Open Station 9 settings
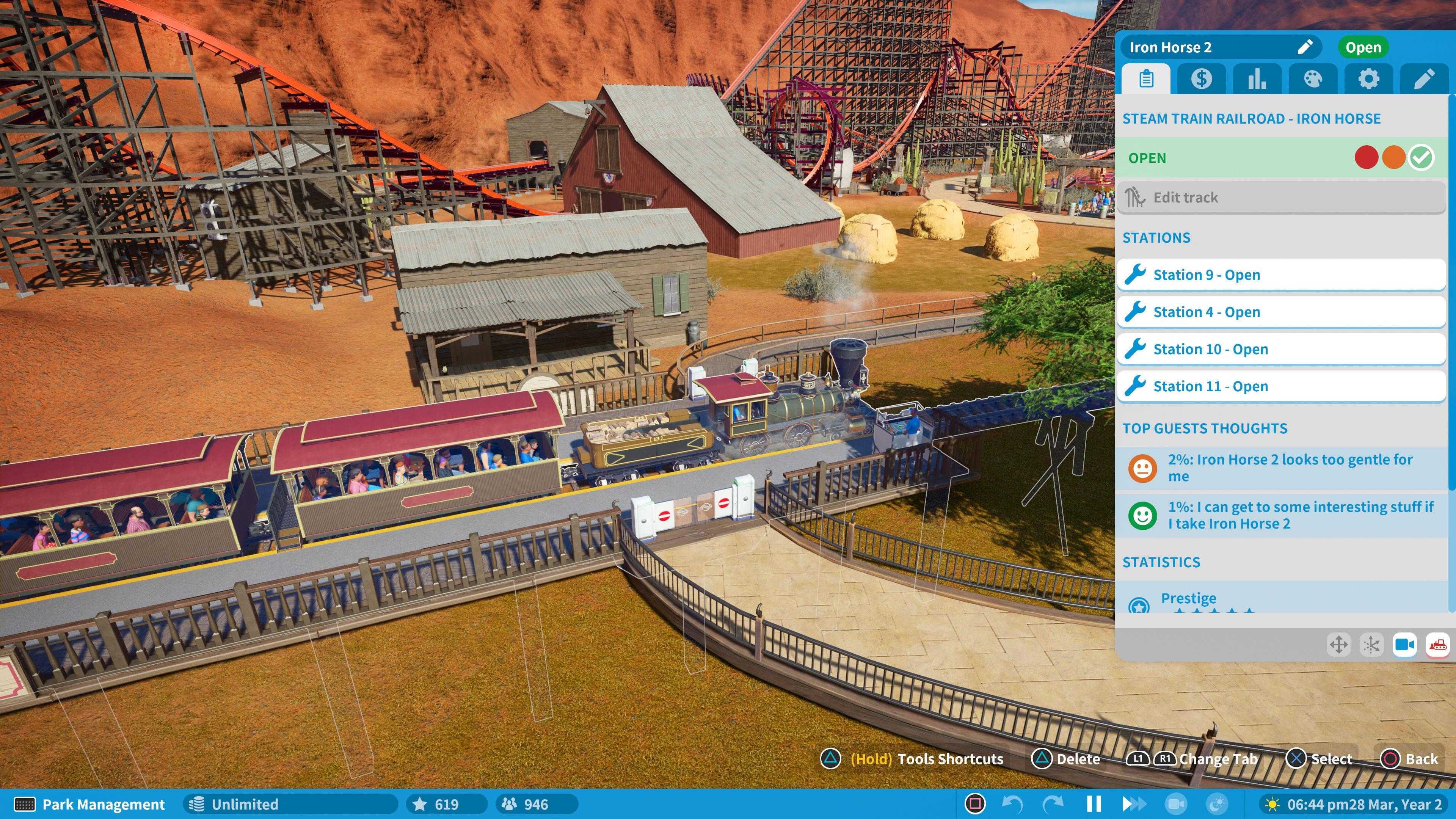The image size is (1456, 819). 1280,275
